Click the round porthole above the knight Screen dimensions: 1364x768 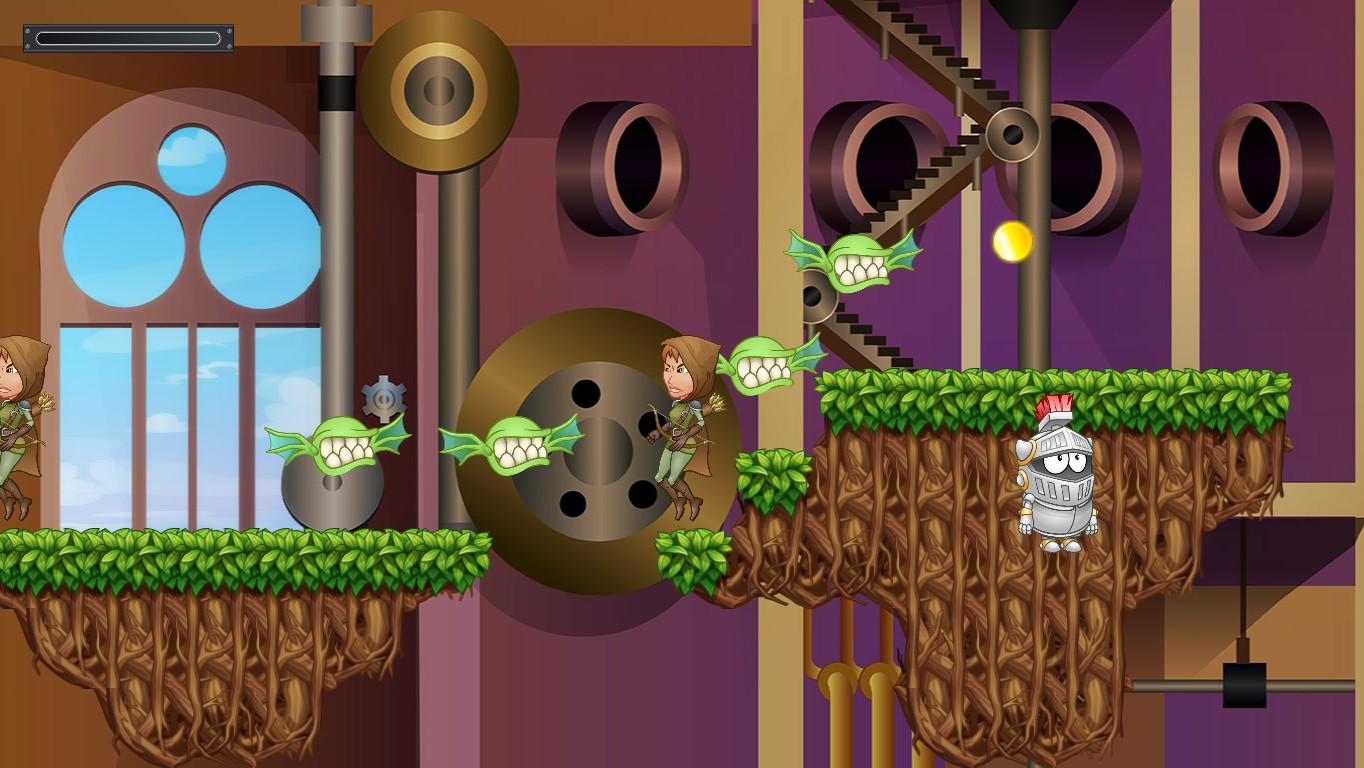click(x=1080, y=160)
